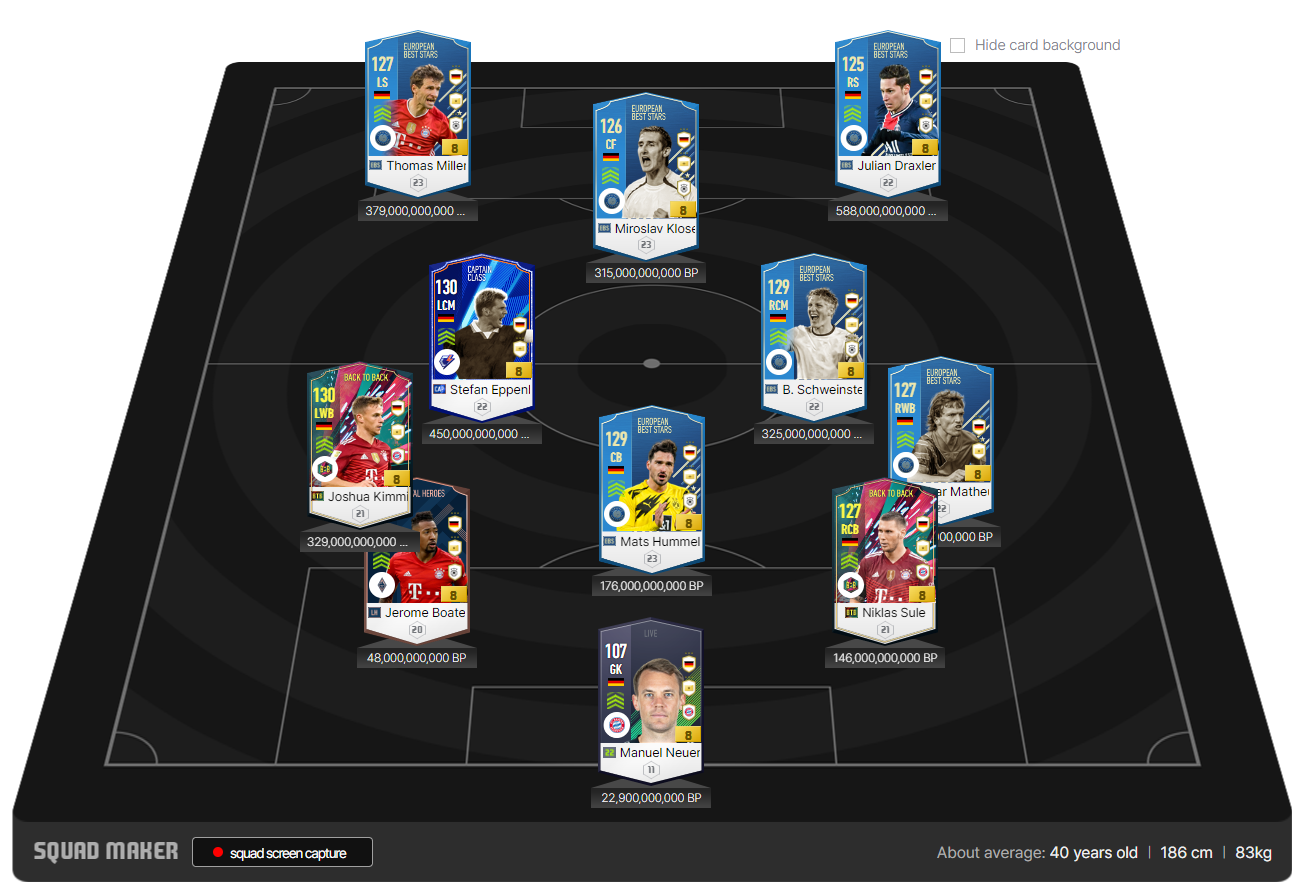Pick the Stefan Effenberg LCM card
This screenshot has height=886, width=1299.
click(x=481, y=335)
